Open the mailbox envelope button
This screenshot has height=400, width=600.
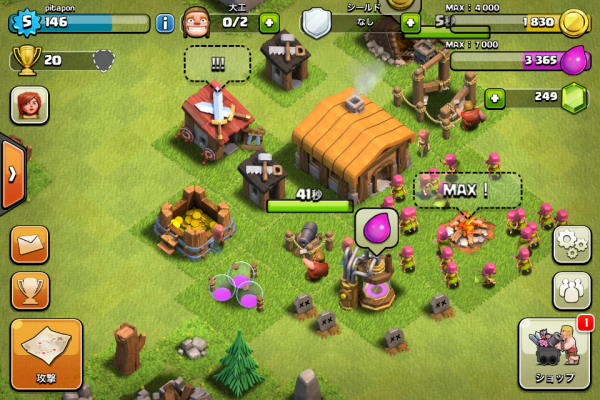(x=30, y=244)
